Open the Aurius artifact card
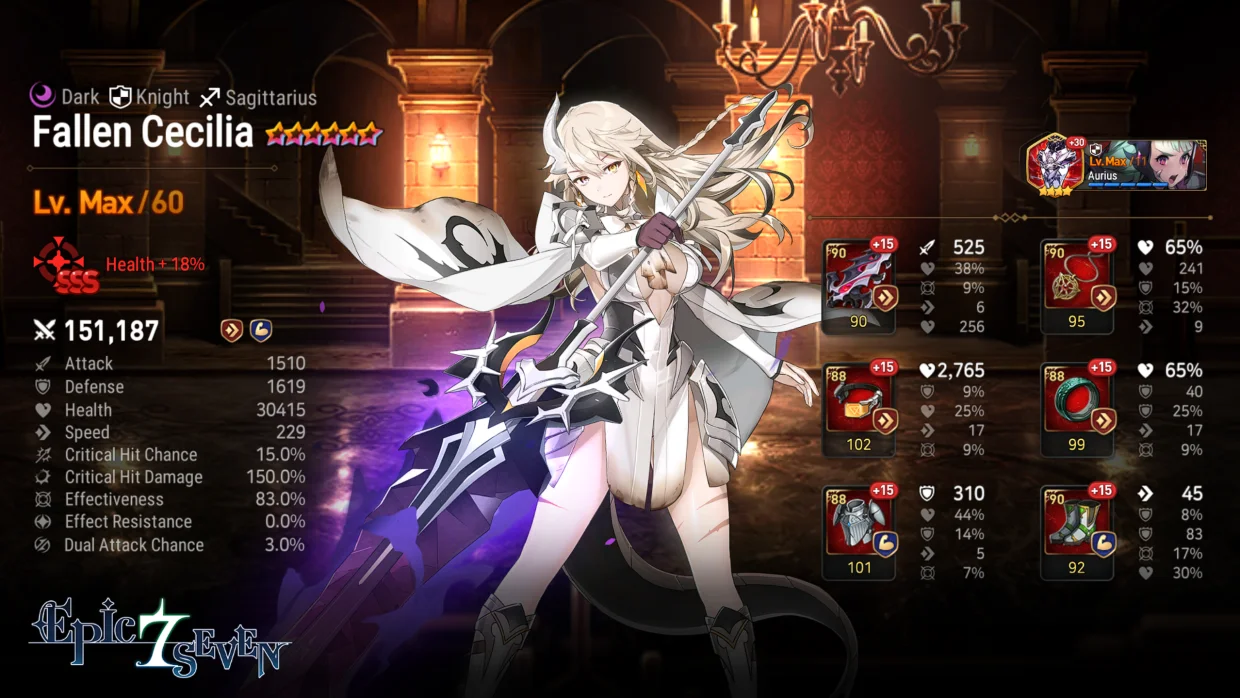 (1117, 165)
